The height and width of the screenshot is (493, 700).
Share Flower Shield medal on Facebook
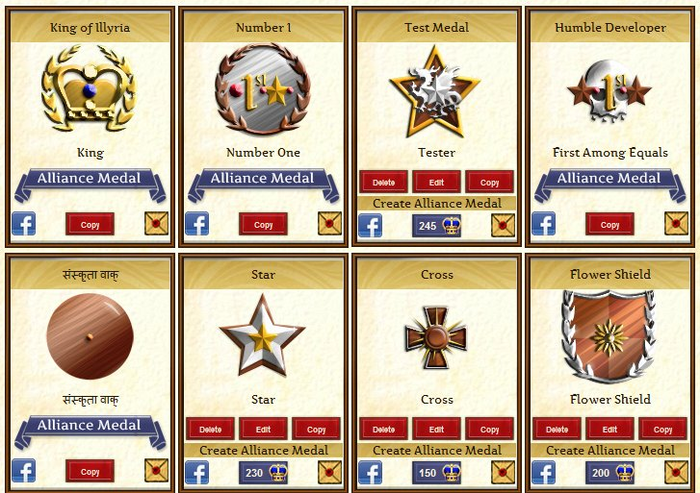pos(544,472)
